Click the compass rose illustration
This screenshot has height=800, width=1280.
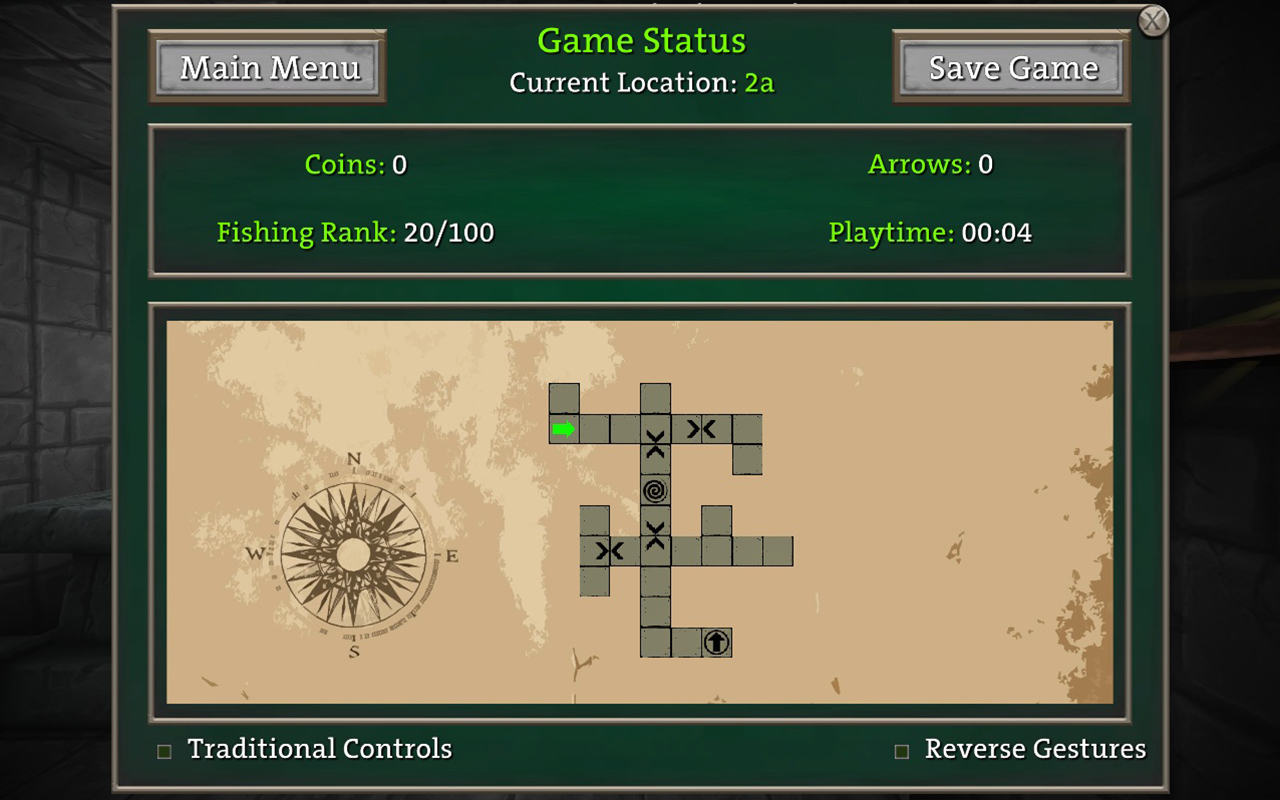pyautogui.click(x=355, y=550)
